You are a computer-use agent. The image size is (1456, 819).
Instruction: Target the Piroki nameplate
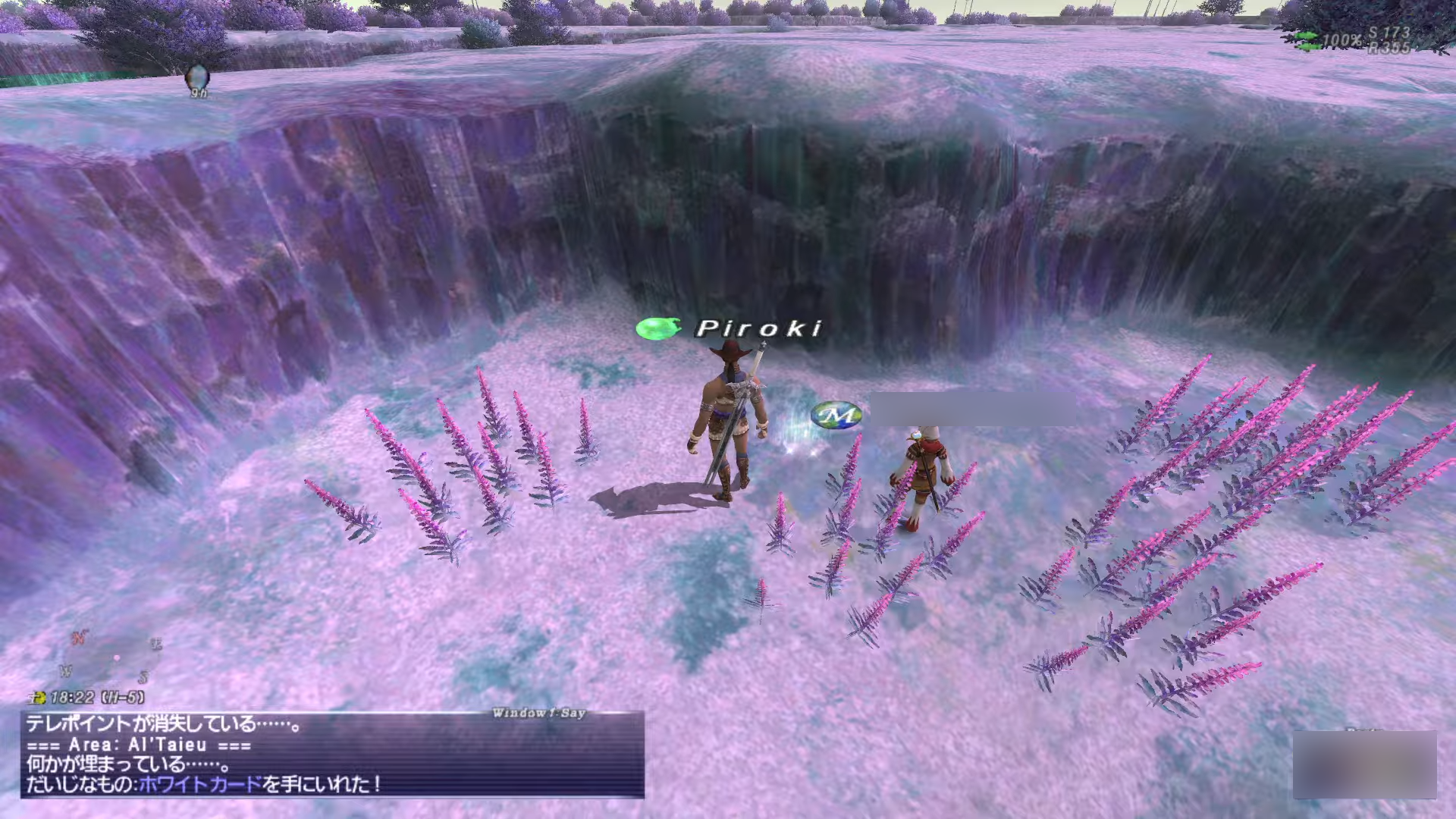coord(759,328)
